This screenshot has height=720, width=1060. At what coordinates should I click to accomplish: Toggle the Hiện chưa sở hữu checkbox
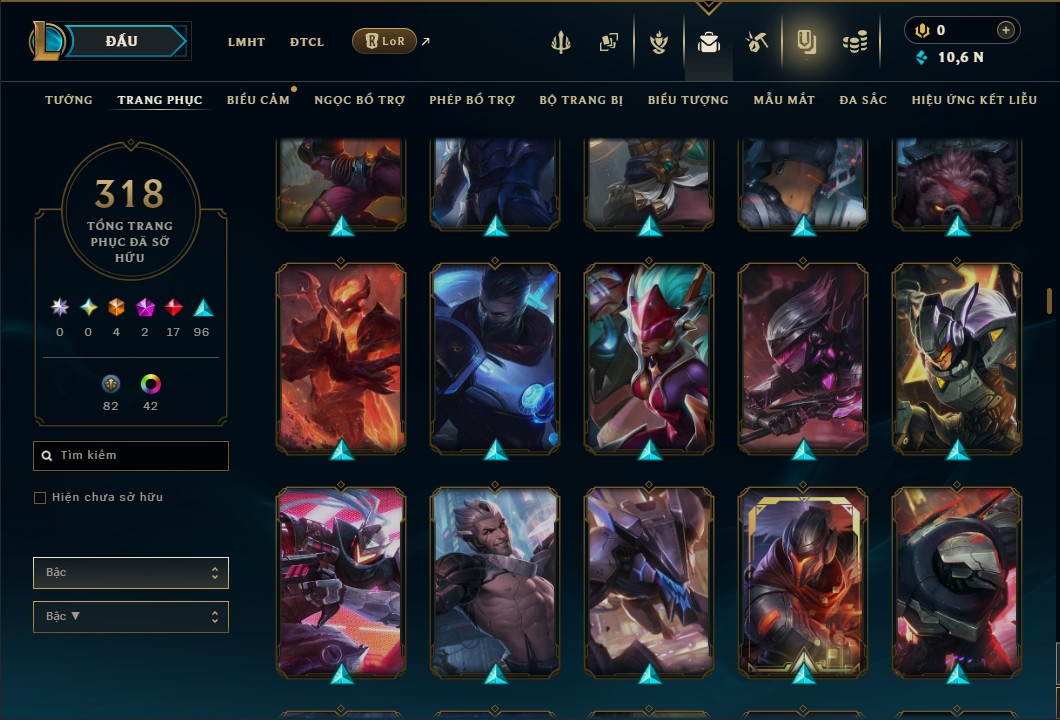40,498
